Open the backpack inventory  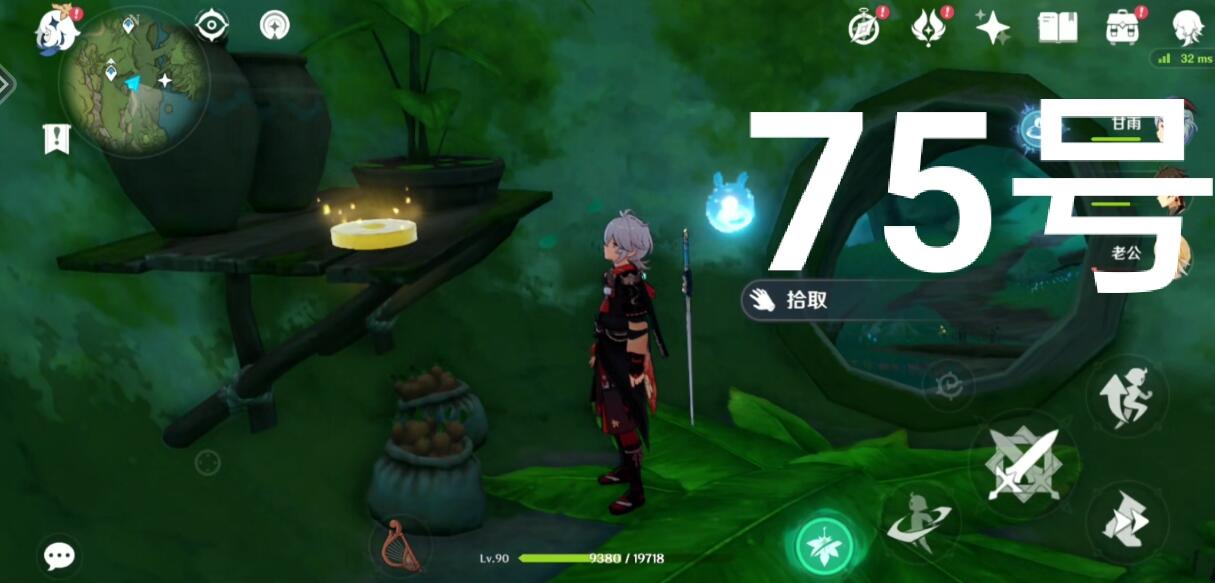1123,27
